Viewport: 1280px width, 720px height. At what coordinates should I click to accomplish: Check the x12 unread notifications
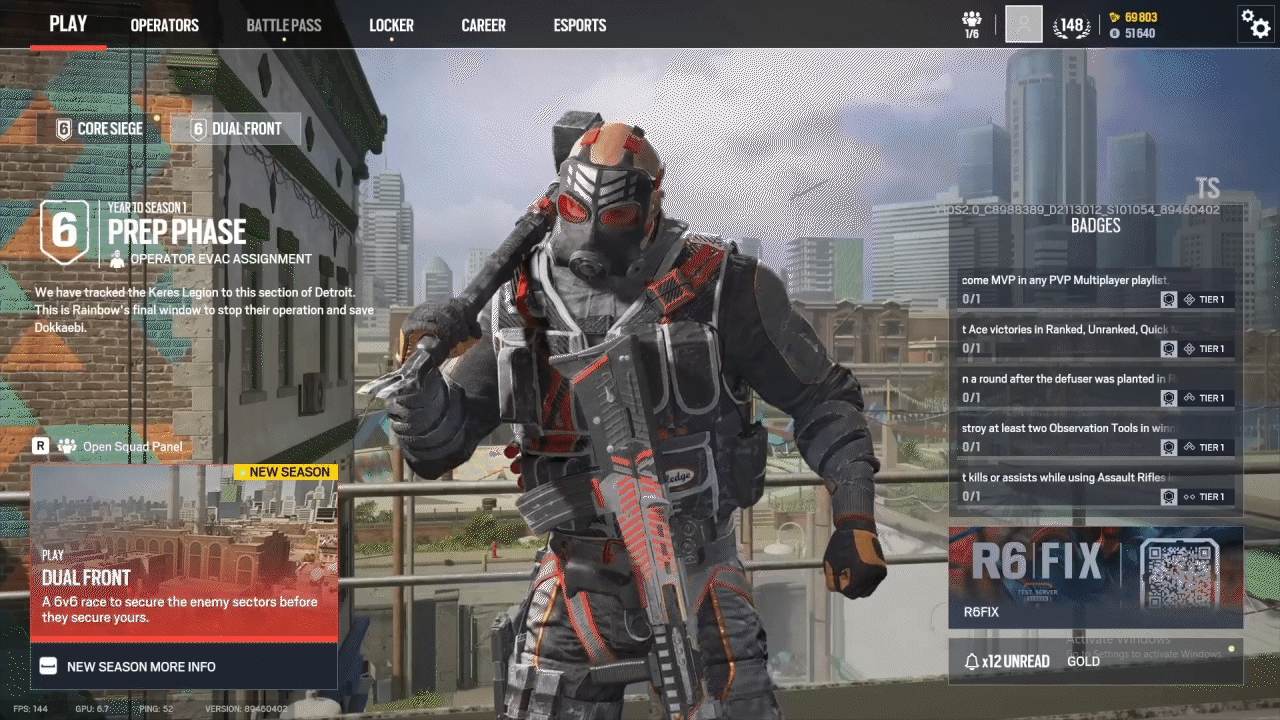pyautogui.click(x=1007, y=661)
